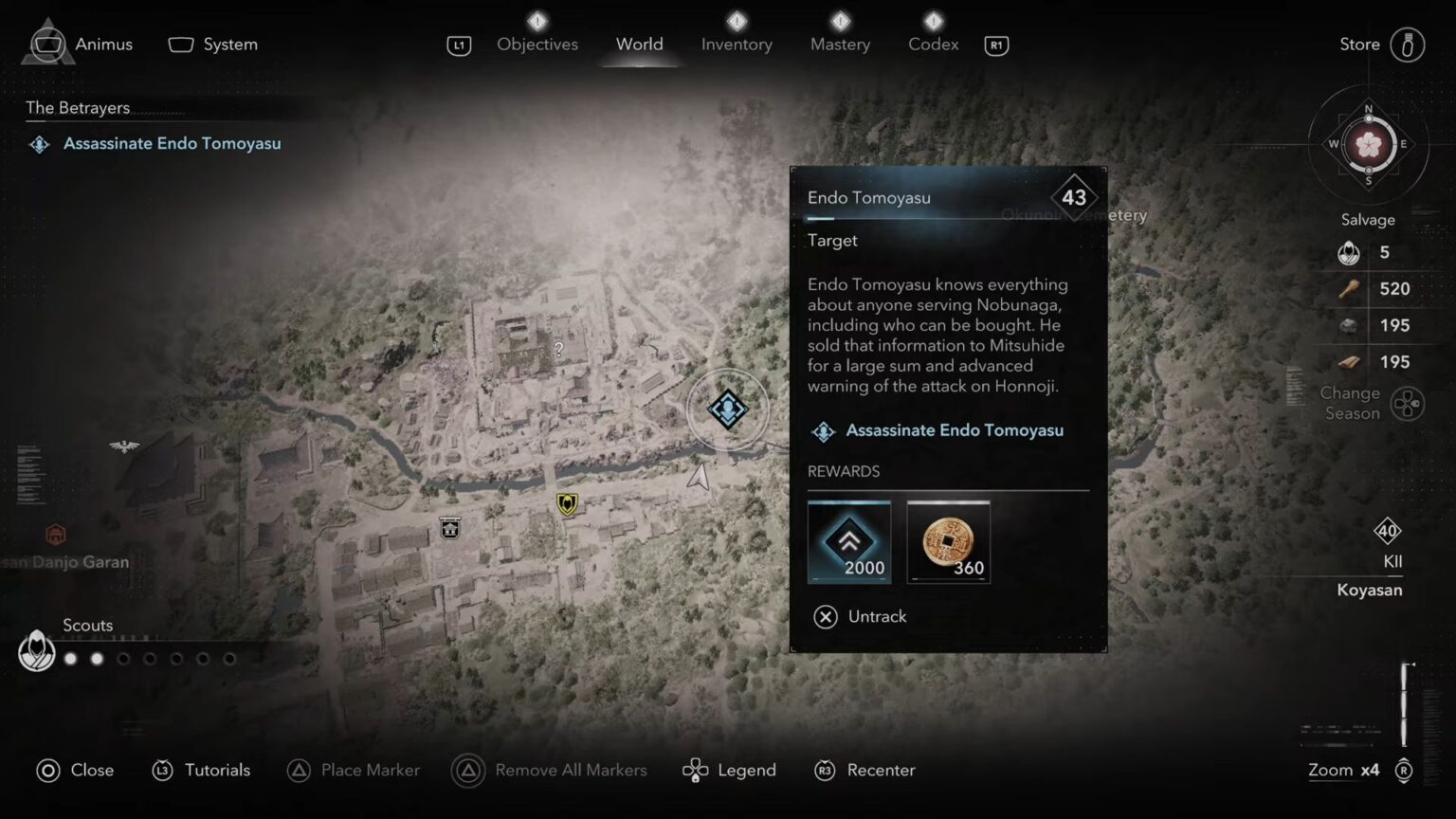This screenshot has height=819, width=1456.
Task: Expand The Betrayers quest header
Action: (78, 107)
